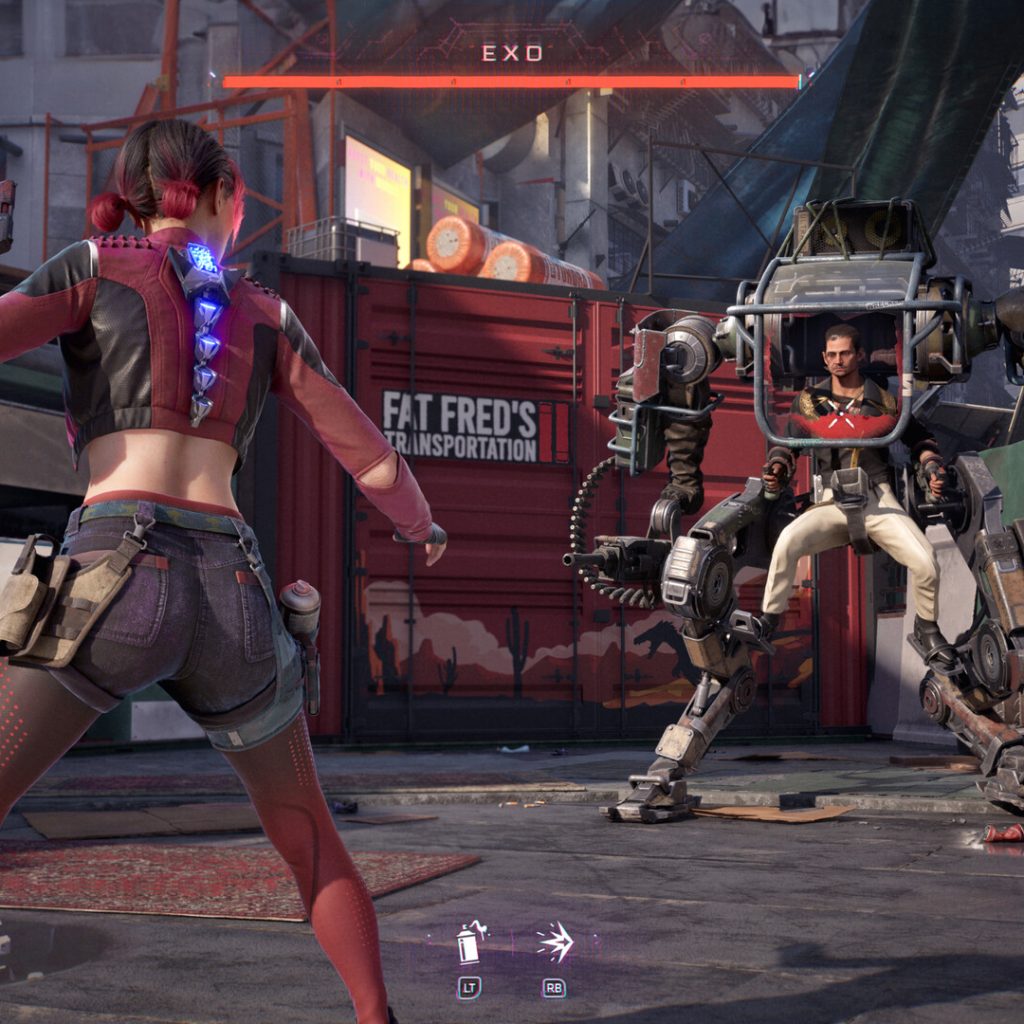
Task: Activate the spray can ability icon
Action: pyautogui.click(x=469, y=943)
